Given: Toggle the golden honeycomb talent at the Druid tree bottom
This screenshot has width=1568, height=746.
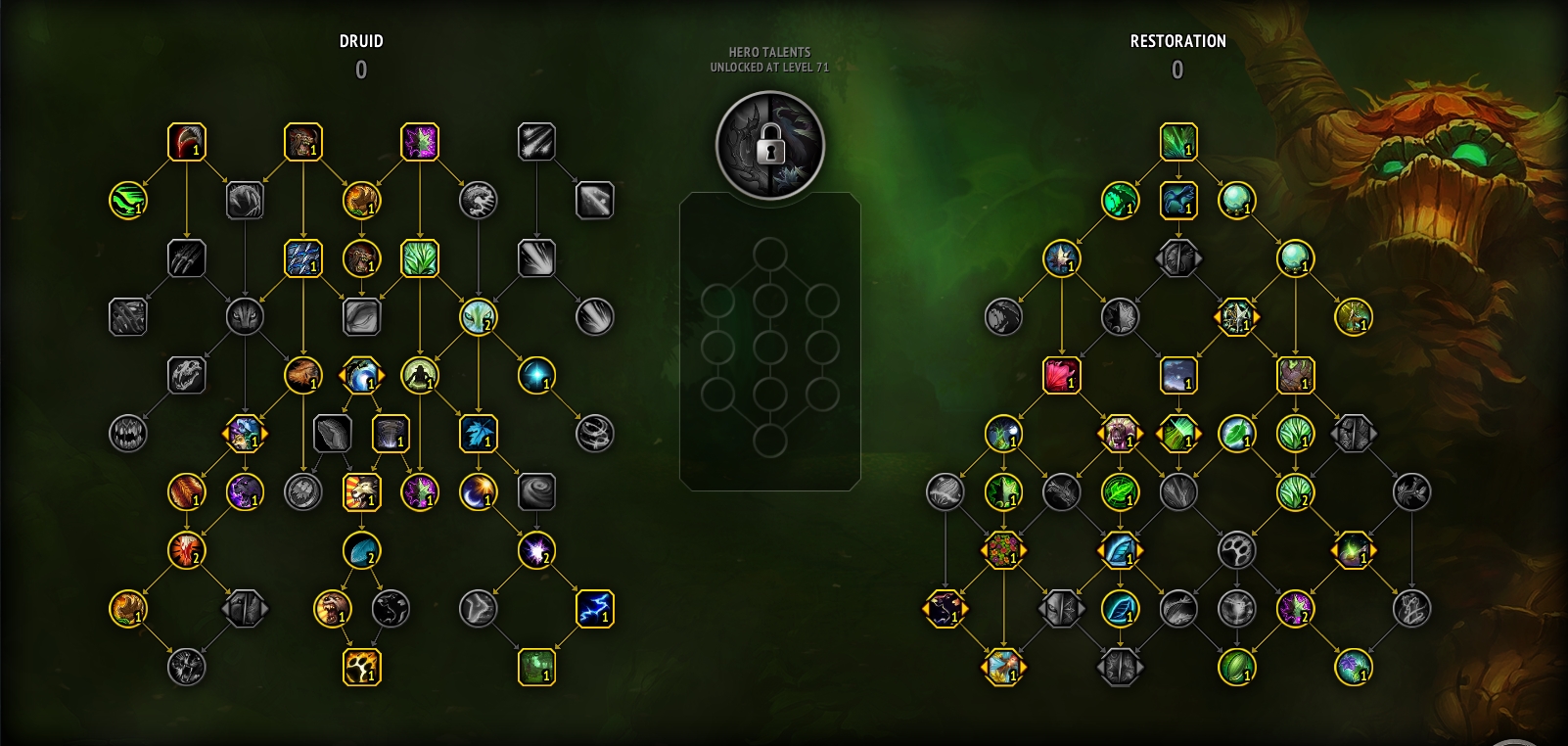Looking at the screenshot, I should tap(363, 671).
